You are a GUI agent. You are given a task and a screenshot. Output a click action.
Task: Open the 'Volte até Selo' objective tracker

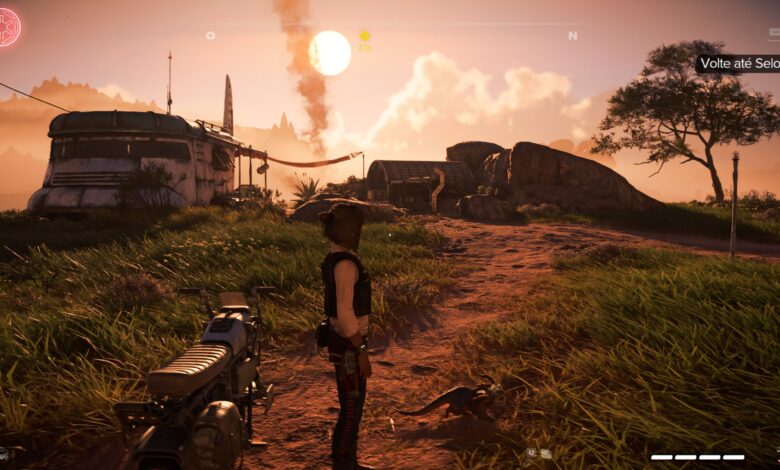(x=739, y=63)
